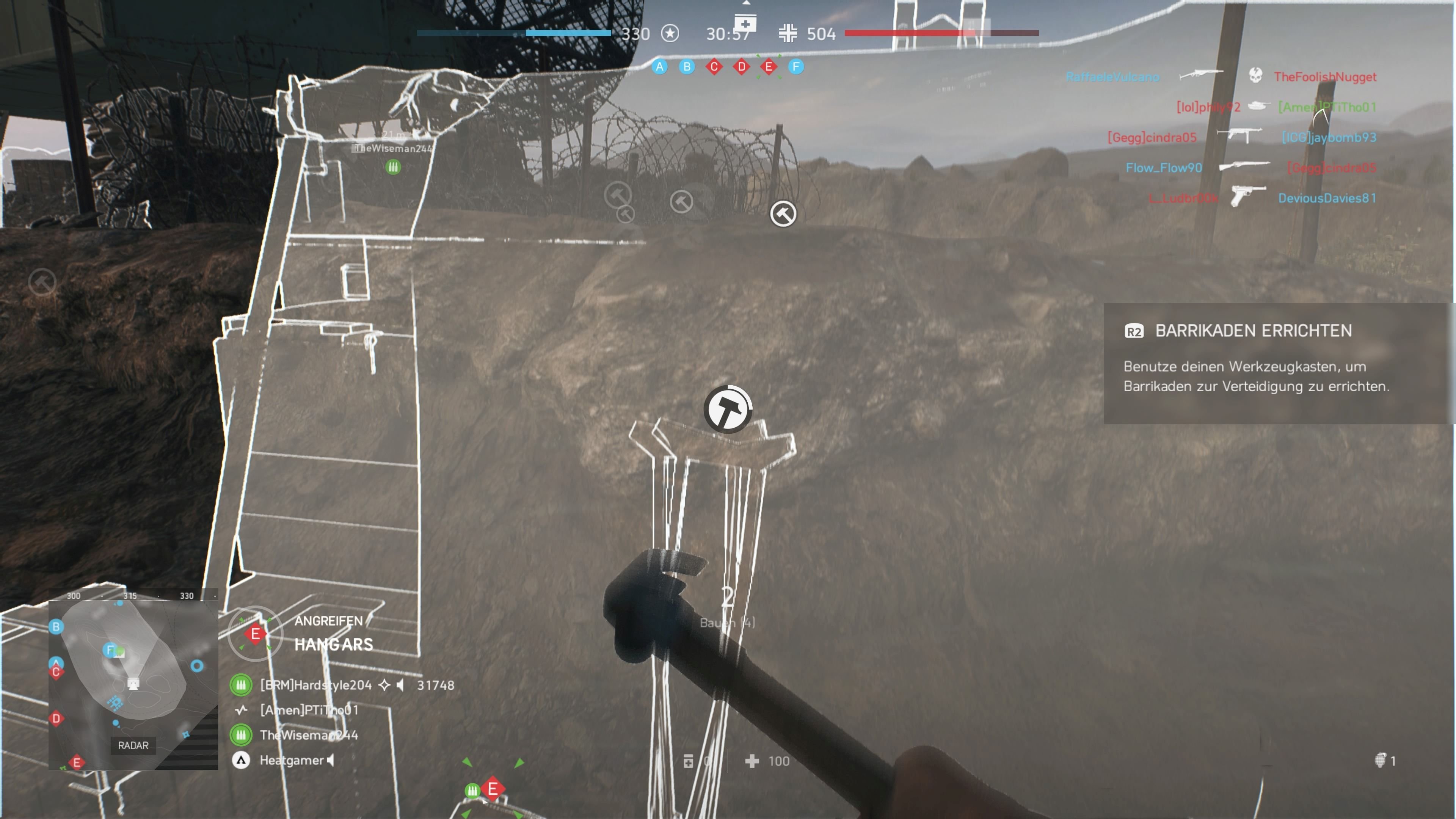Expand the squad leader diamond beside [BRM]Hardstyle204

pos(385,685)
